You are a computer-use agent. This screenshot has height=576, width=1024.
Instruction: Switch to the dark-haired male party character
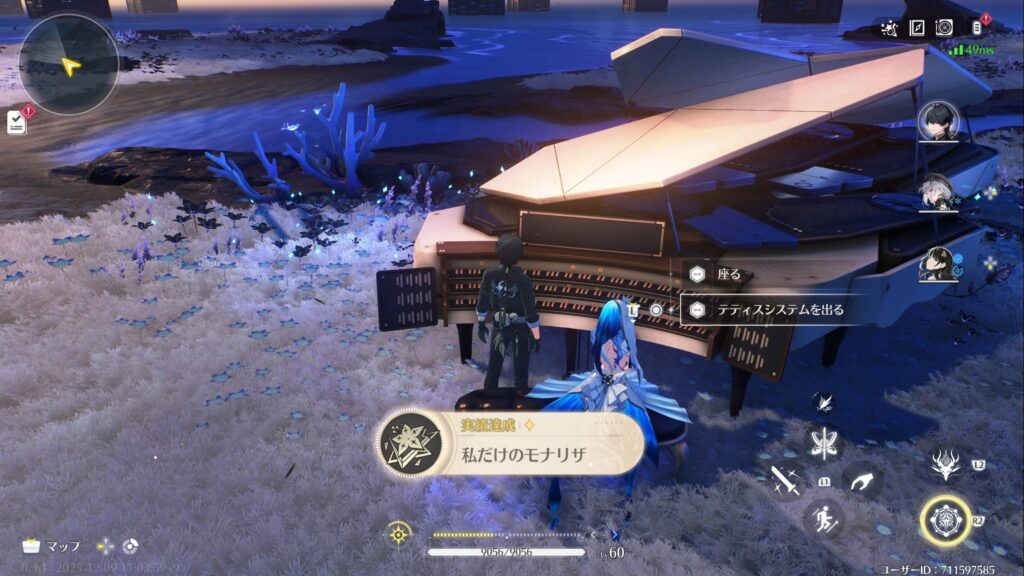939,122
